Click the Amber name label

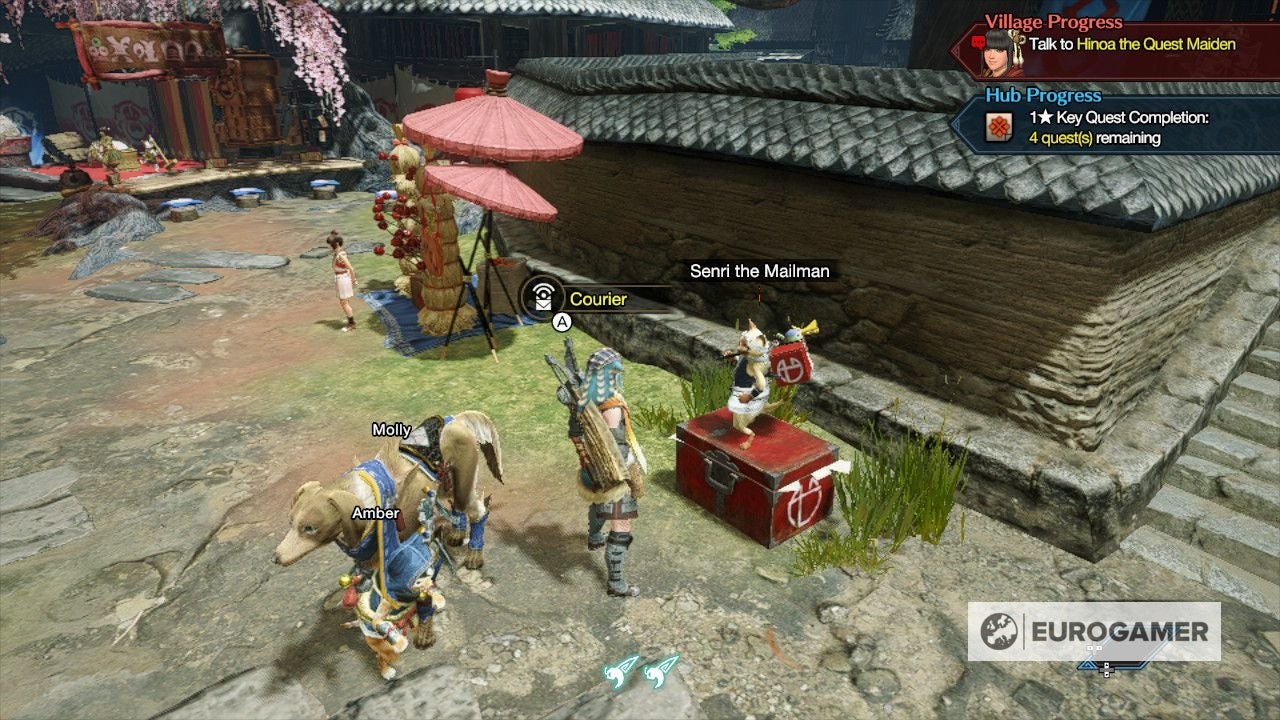click(x=375, y=513)
